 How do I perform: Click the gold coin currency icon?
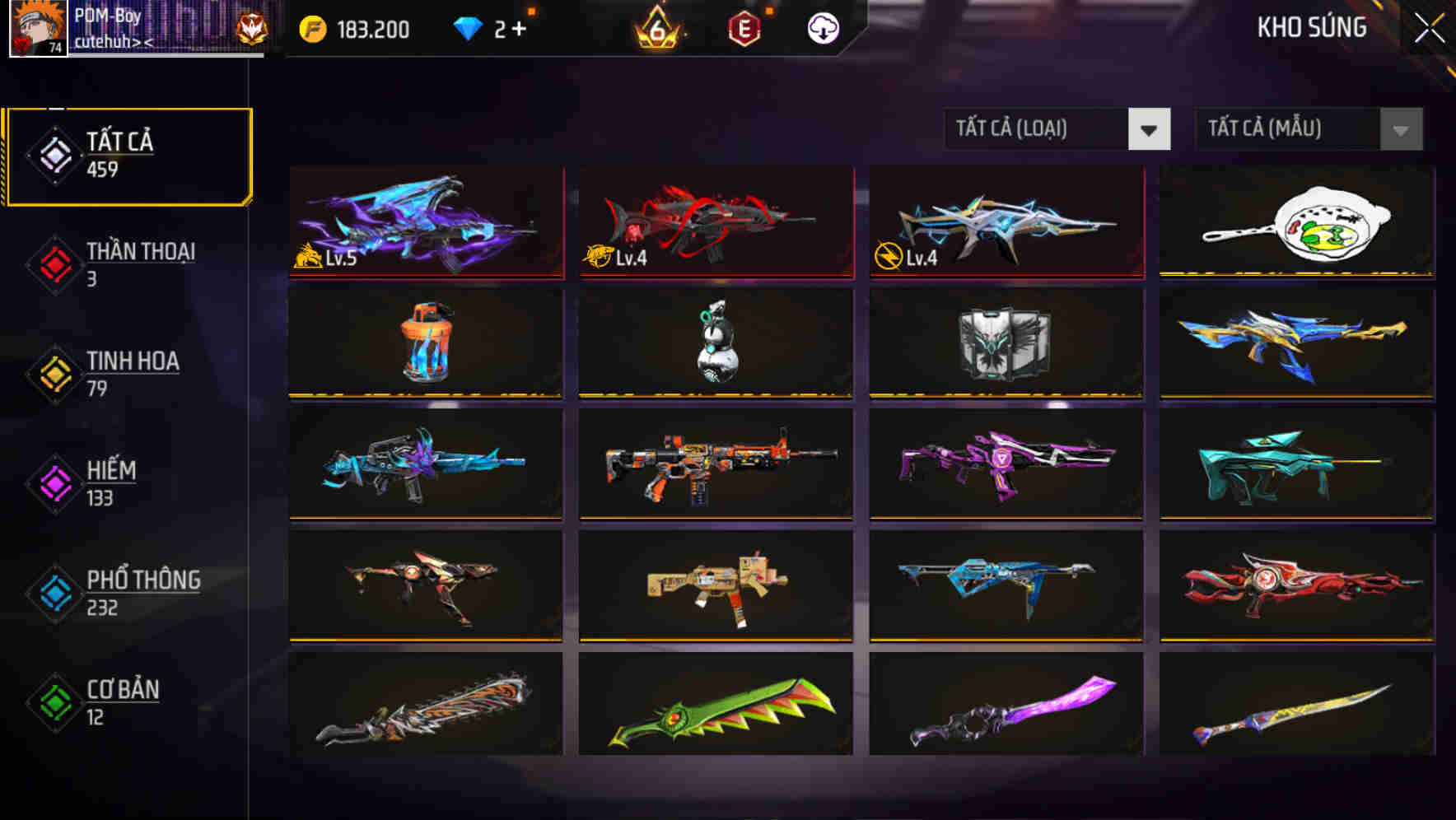[x=310, y=28]
